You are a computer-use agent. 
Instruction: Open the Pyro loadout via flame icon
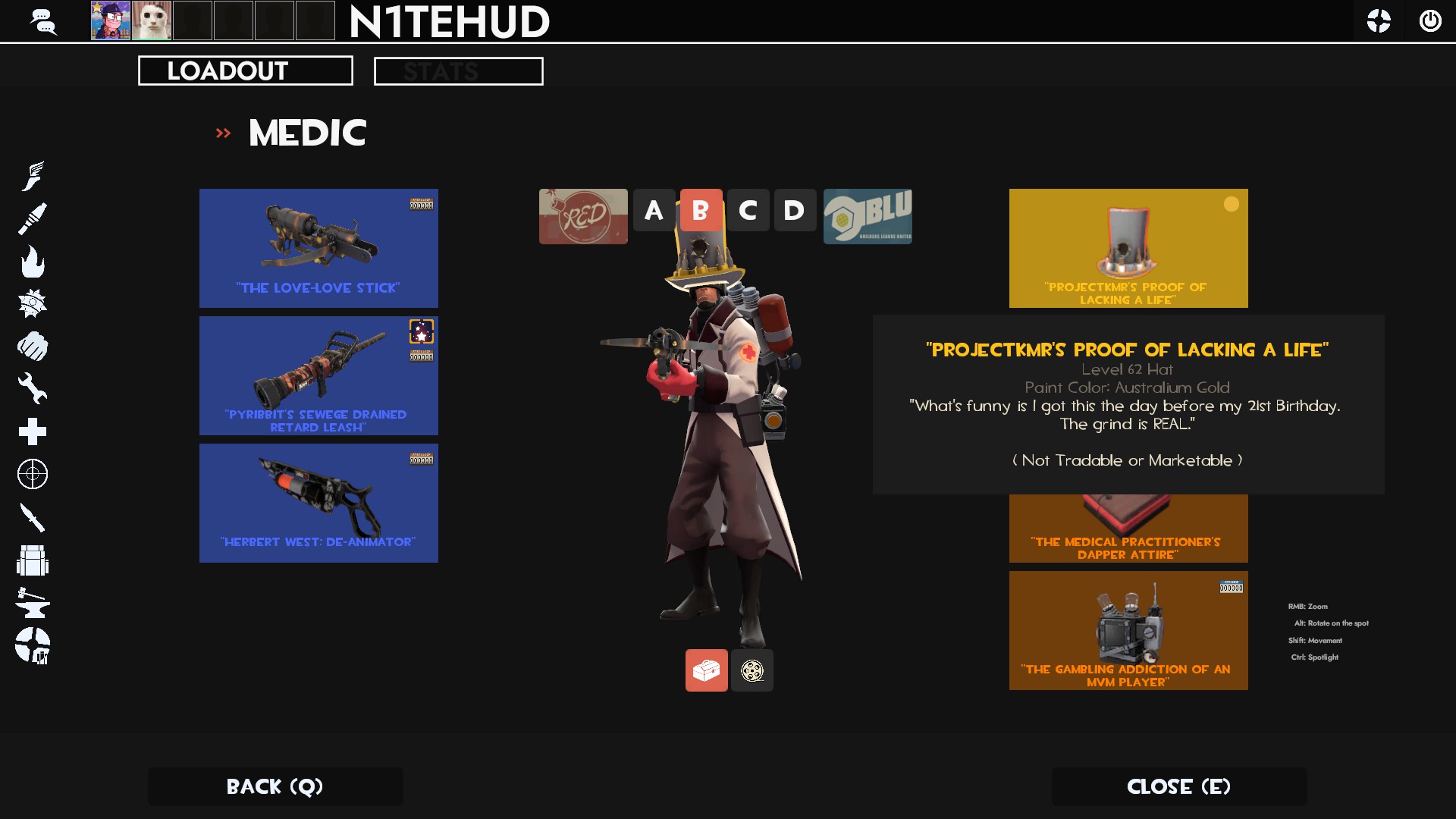pyautogui.click(x=33, y=263)
